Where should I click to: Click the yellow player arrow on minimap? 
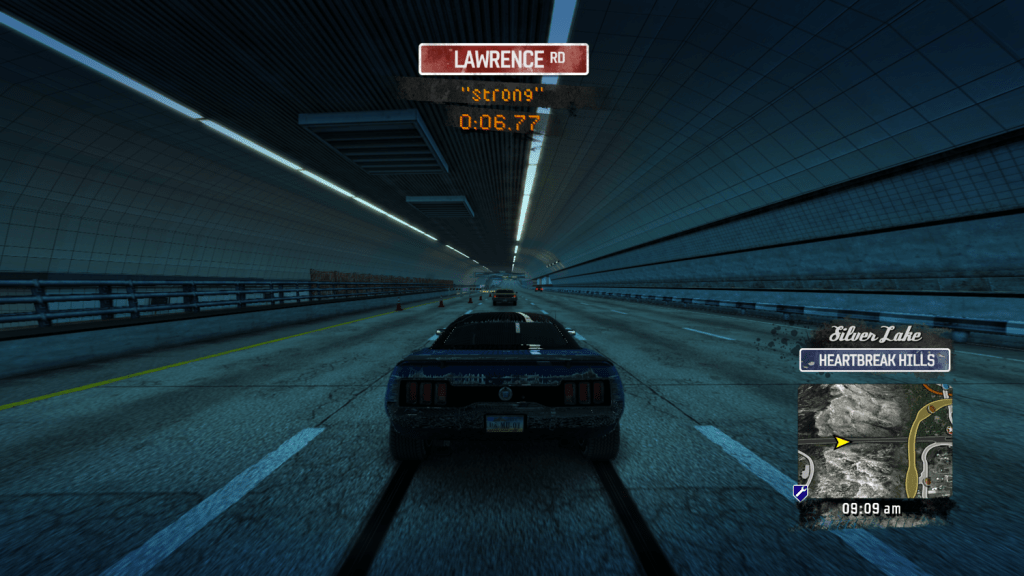point(843,441)
